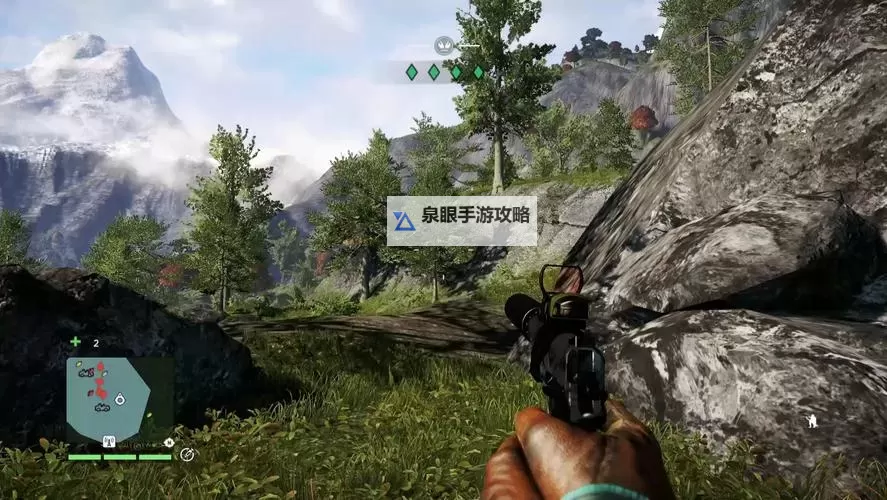Click the crown emblem above the diamonds
Image resolution: width=887 pixels, height=500 pixels.
click(444, 45)
